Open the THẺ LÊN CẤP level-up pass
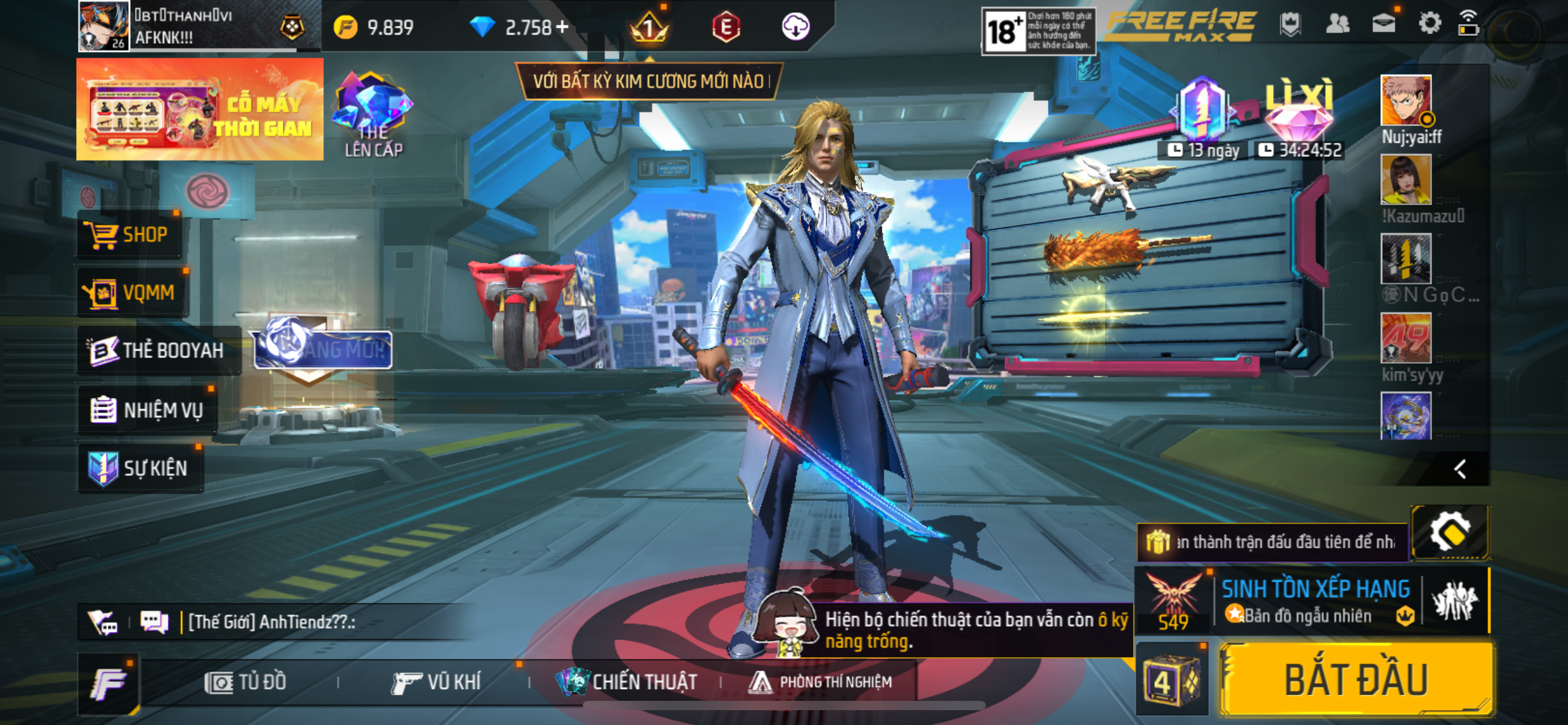Image resolution: width=1568 pixels, height=725 pixels. 373,115
